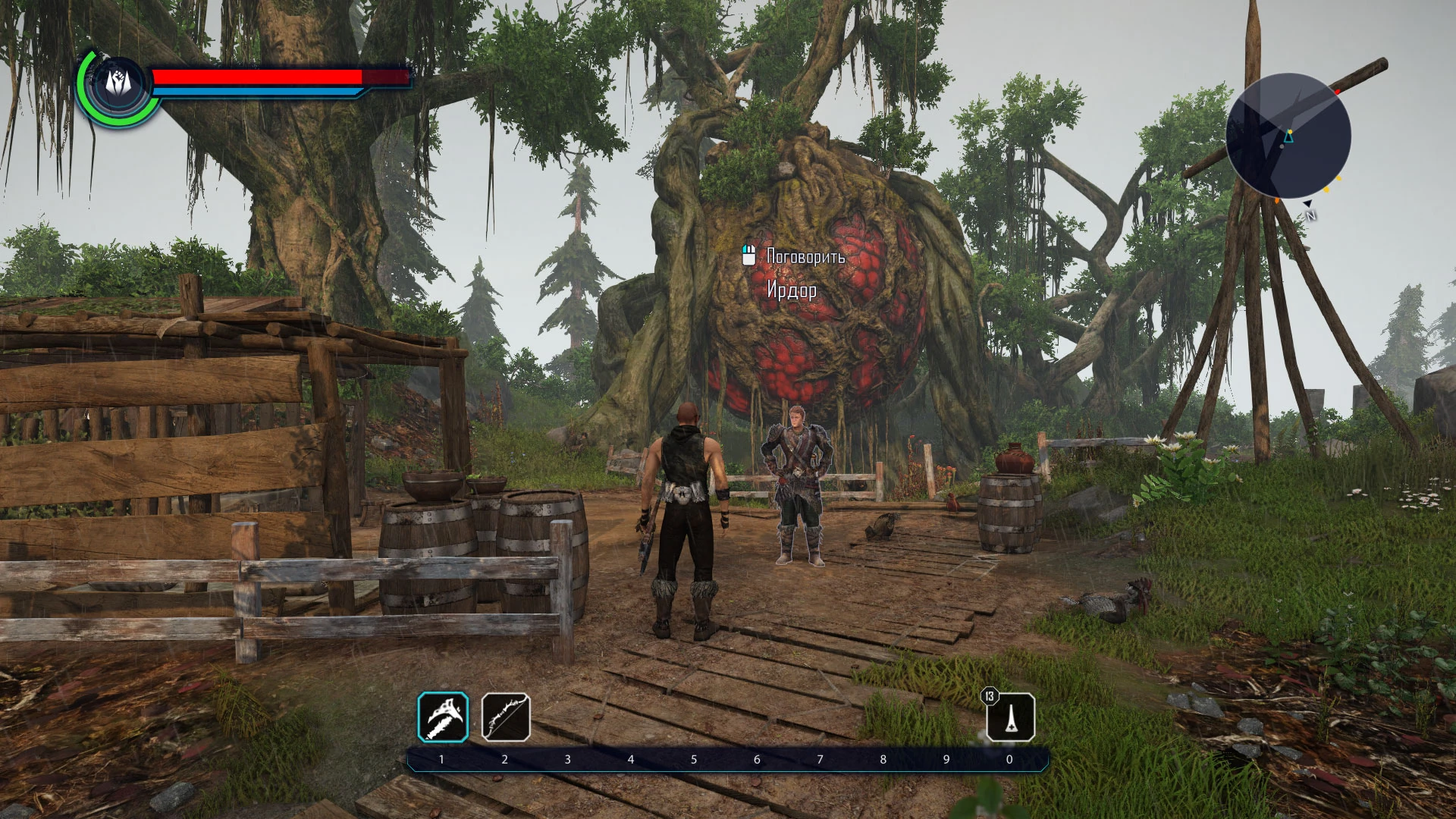The height and width of the screenshot is (819, 1456).
Task: Select the melee weapon in hotbar slot 1
Action: pyautogui.click(x=443, y=717)
